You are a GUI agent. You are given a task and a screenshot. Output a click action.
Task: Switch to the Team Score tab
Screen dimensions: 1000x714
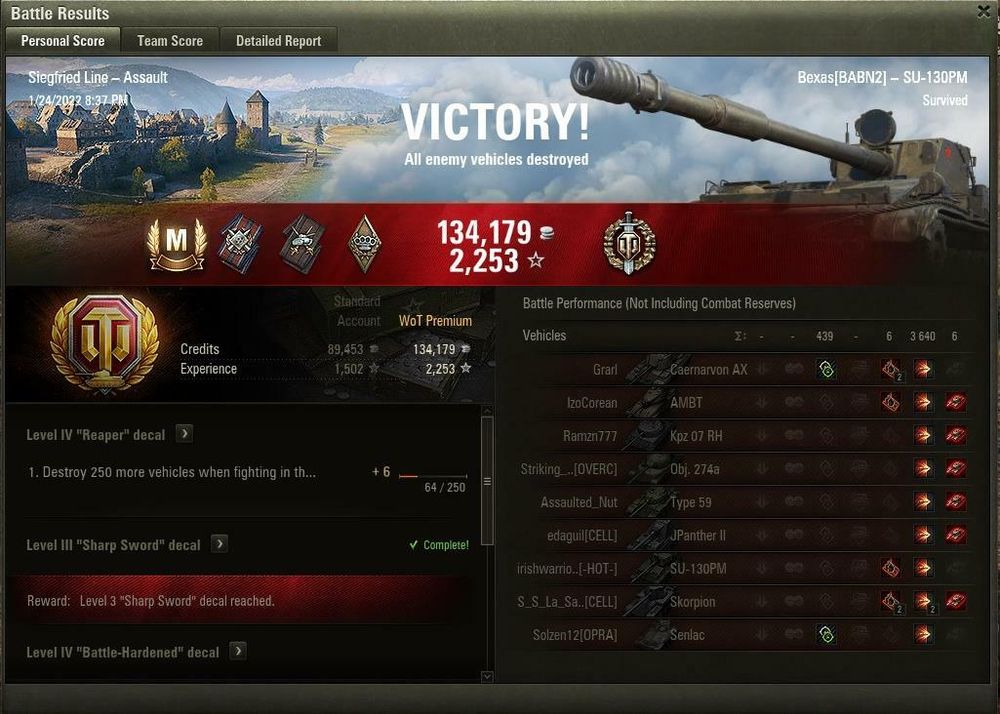point(170,41)
